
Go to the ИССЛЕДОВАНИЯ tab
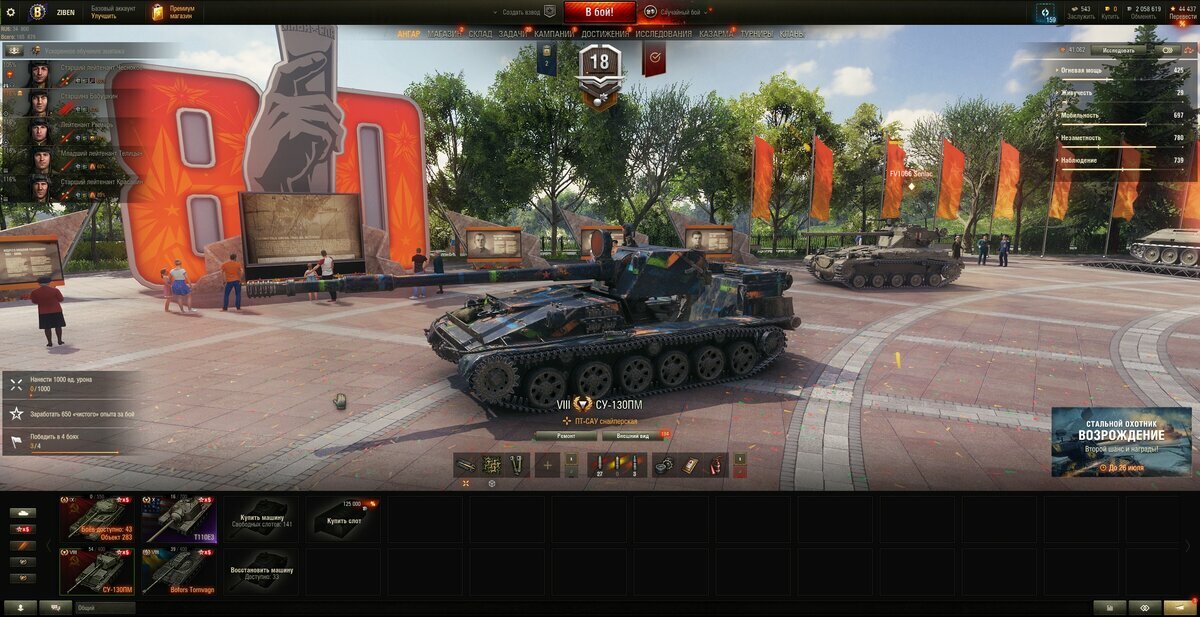click(x=663, y=34)
